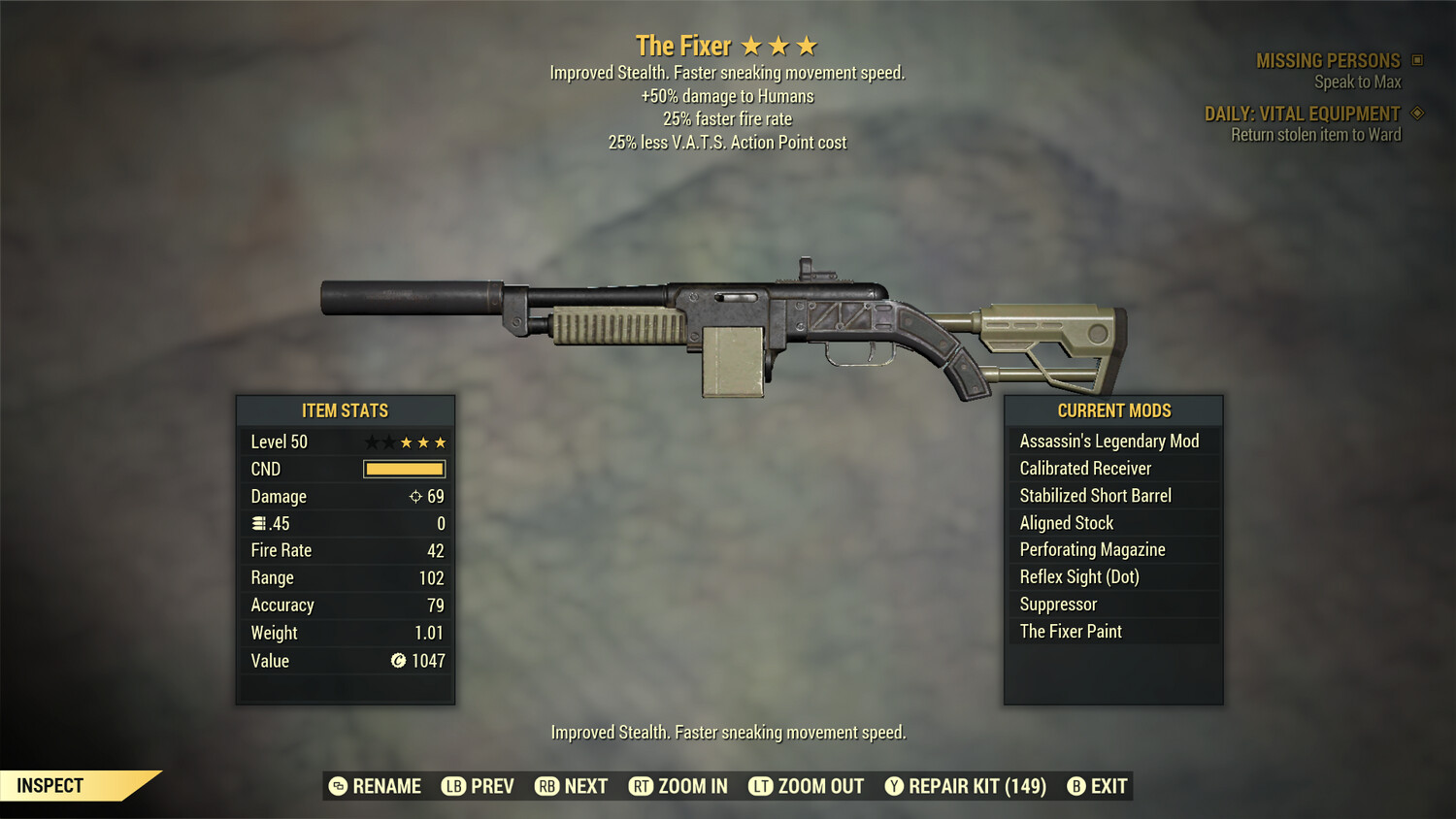Screen dimensions: 1456x819
Task: Toggle the third star next to The Fixer name
Action: click(806, 45)
